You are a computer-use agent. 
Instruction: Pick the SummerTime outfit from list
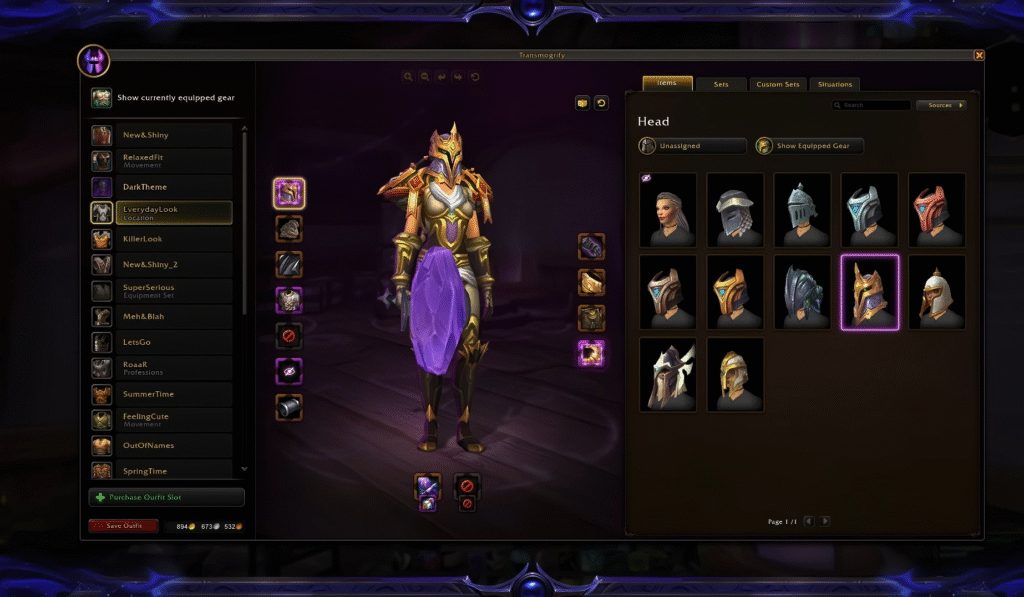[161, 394]
